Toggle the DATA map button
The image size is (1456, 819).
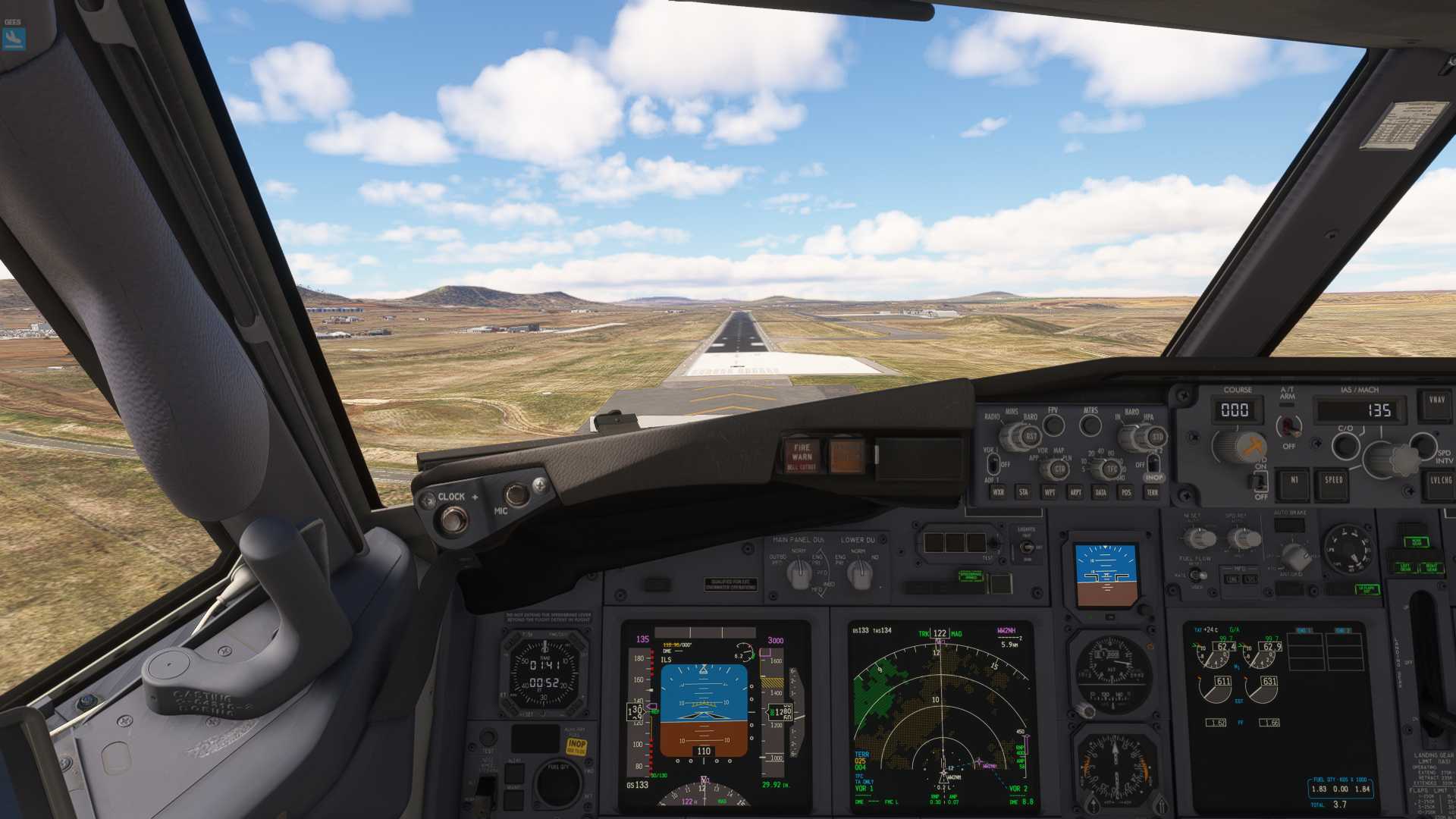coord(1100,492)
